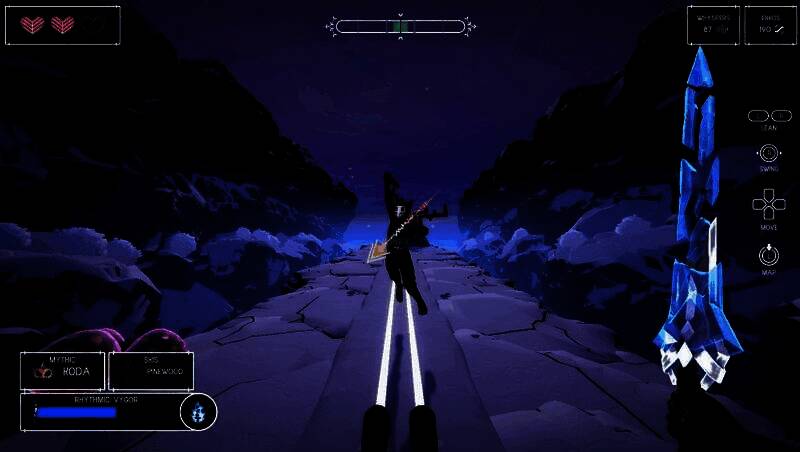Select the Mythic Koda equipment panel

pos(62,370)
